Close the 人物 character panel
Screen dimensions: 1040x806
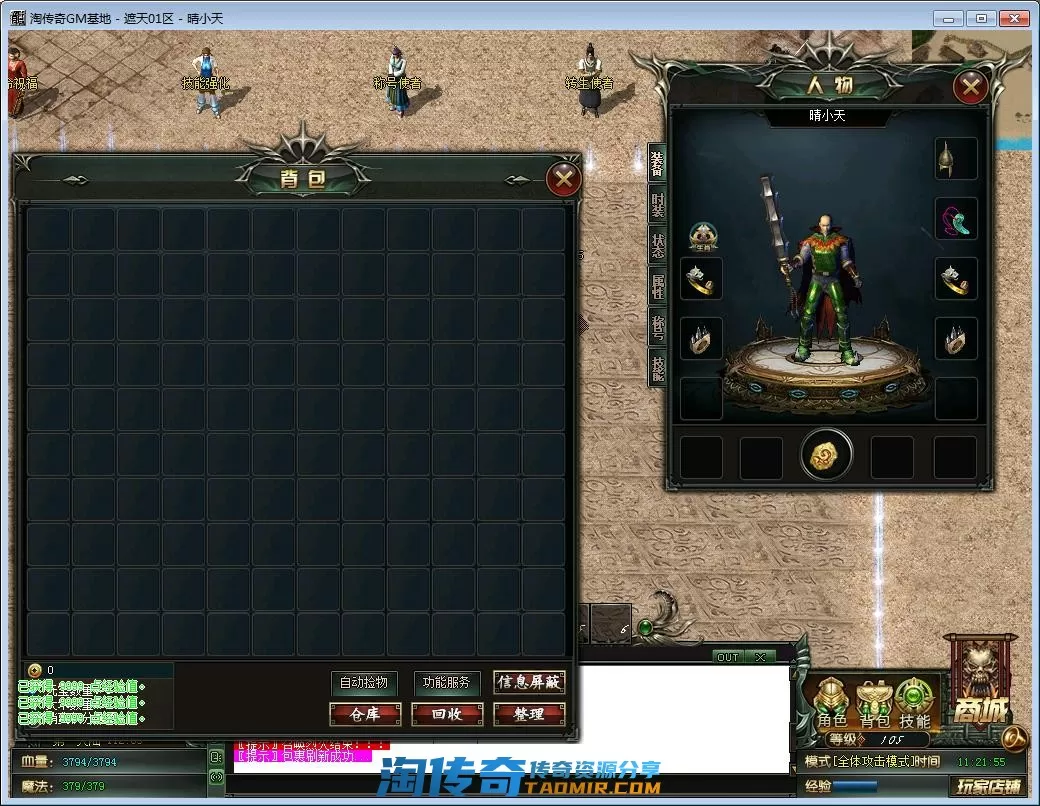click(x=970, y=88)
